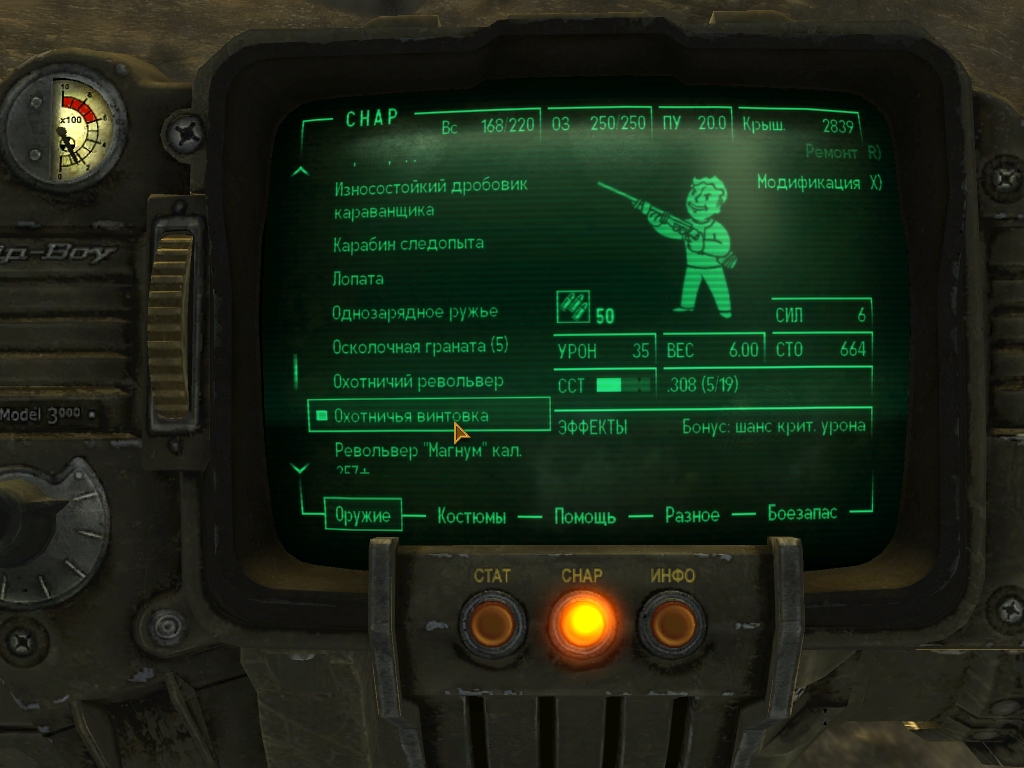1024x768 pixels.
Task: Click the СТАТ Pip-Boy button
Action: coord(492,624)
